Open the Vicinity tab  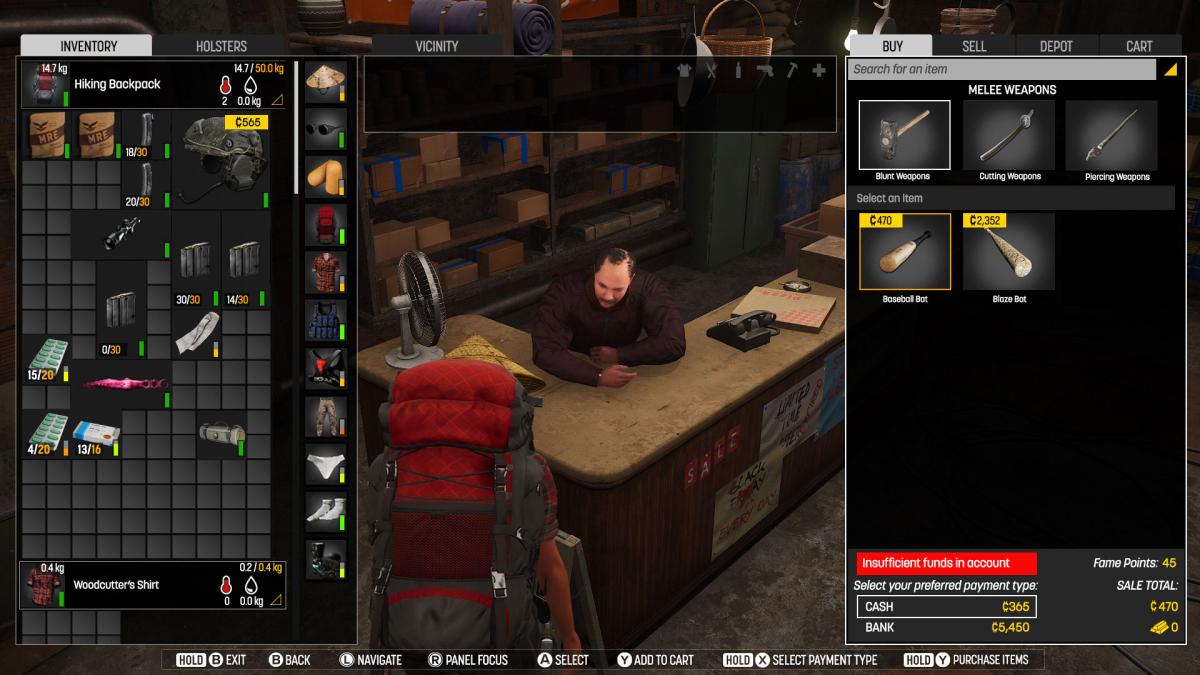(x=436, y=46)
